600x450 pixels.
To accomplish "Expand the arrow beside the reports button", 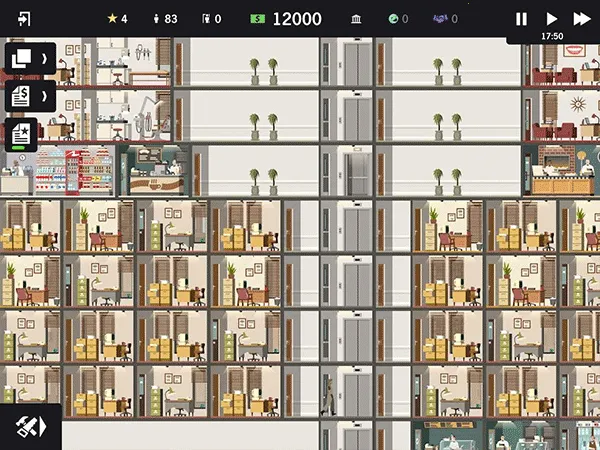I will coord(44,96).
